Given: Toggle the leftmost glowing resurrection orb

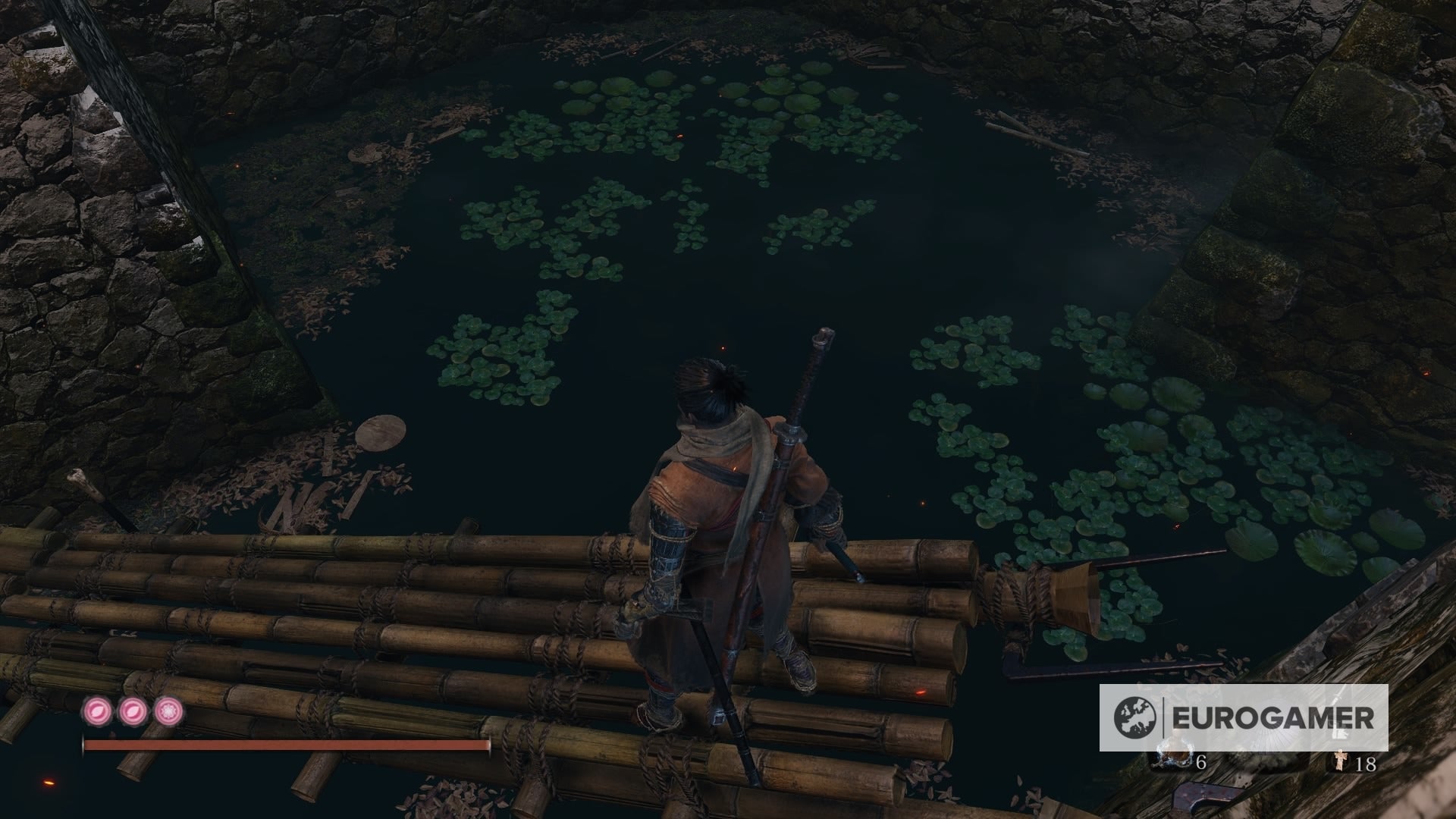Looking at the screenshot, I should 97,711.
